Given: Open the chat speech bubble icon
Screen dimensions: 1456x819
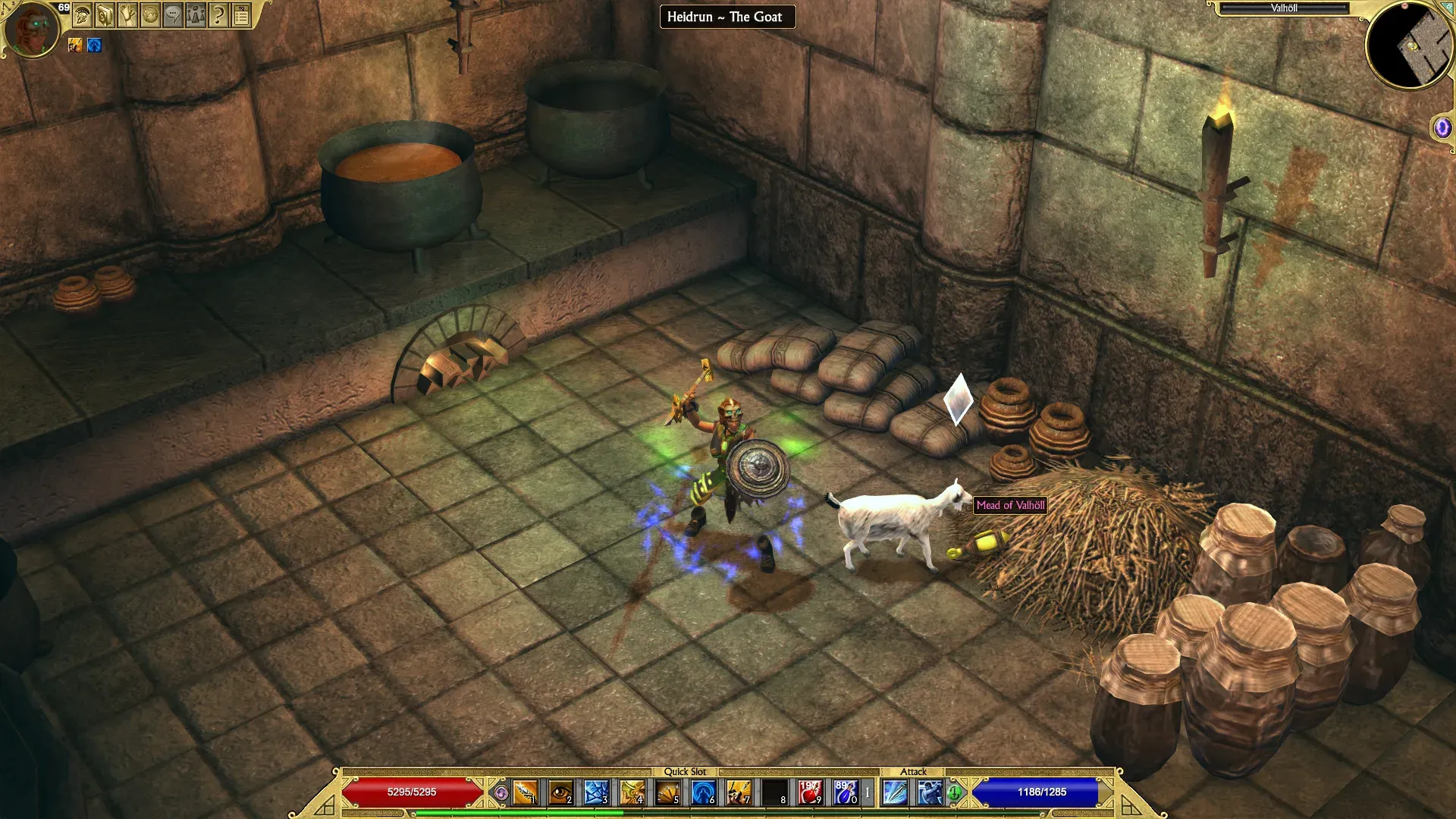Looking at the screenshot, I should click(x=173, y=14).
